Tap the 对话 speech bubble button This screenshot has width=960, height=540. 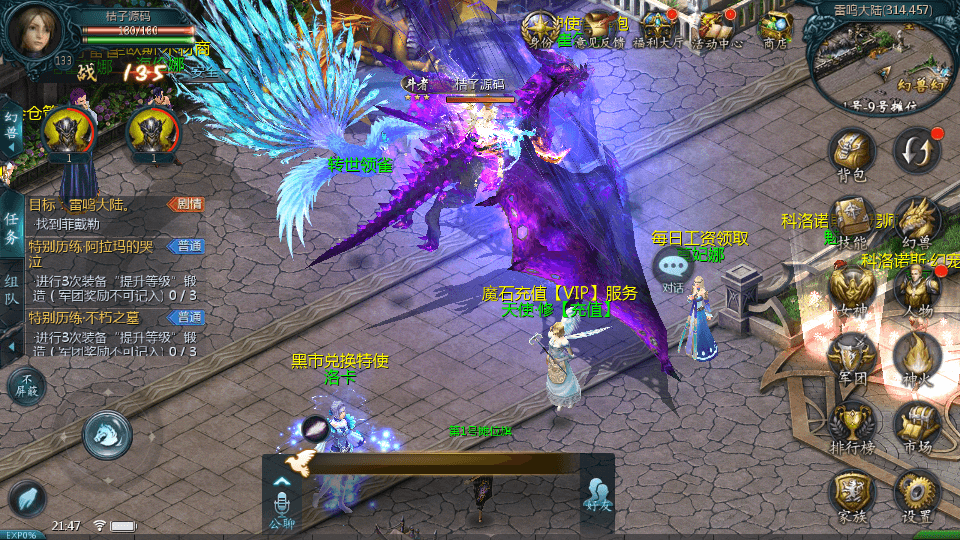[x=673, y=268]
